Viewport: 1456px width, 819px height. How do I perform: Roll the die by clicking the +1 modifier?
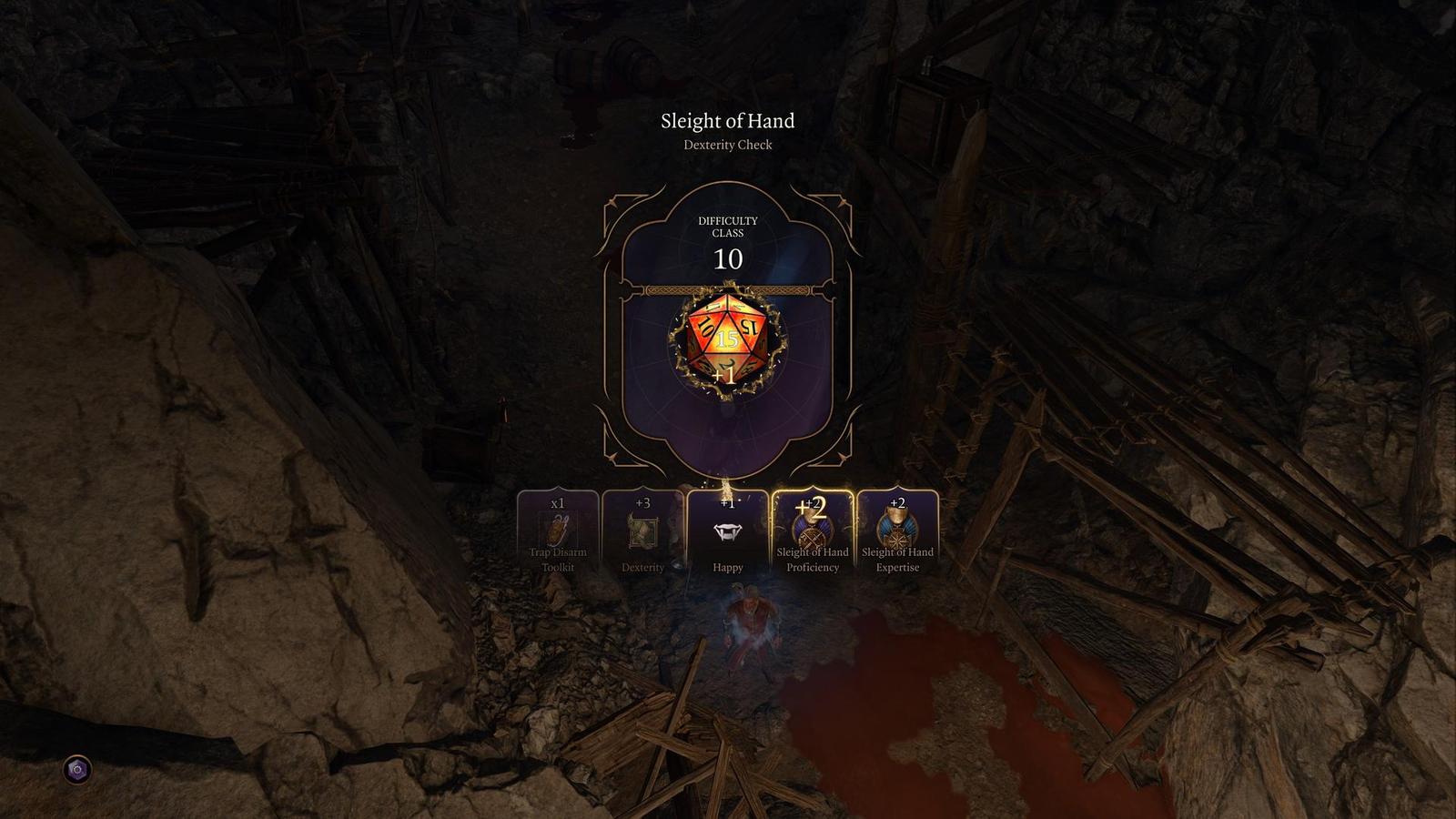tap(723, 375)
